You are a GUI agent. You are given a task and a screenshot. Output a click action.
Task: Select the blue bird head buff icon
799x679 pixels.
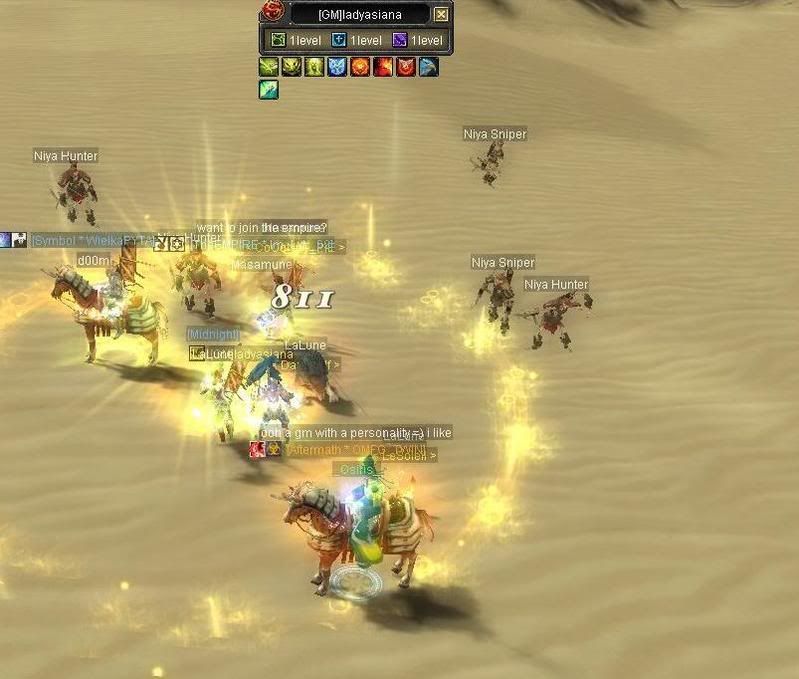(x=428, y=67)
